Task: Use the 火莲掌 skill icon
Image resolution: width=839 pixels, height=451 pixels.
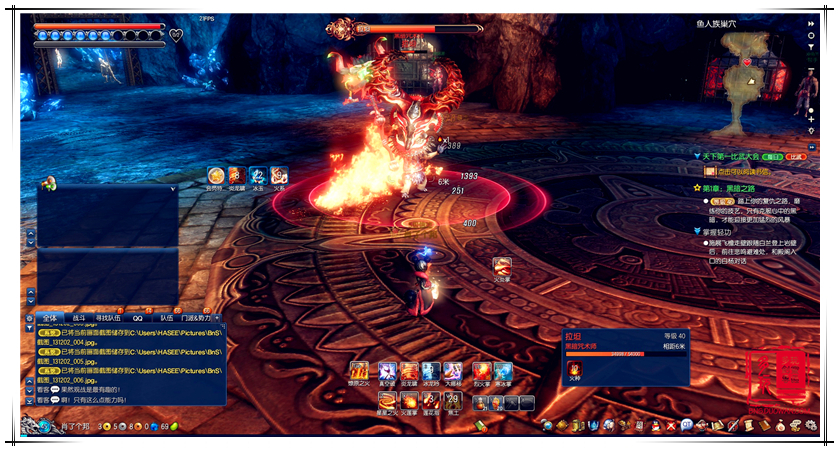Action: pos(409,402)
